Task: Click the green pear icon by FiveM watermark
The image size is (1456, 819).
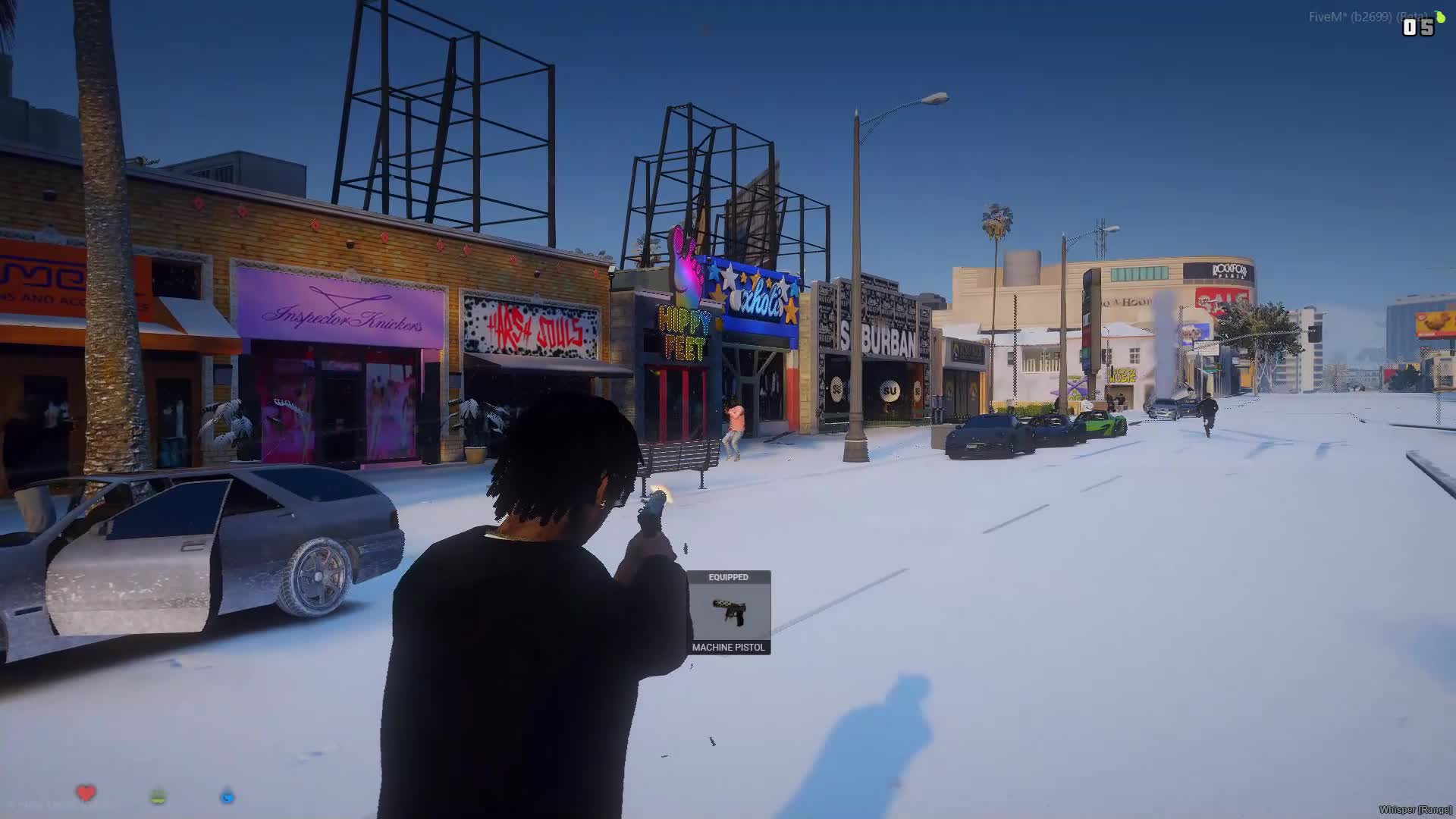Action: click(1439, 17)
